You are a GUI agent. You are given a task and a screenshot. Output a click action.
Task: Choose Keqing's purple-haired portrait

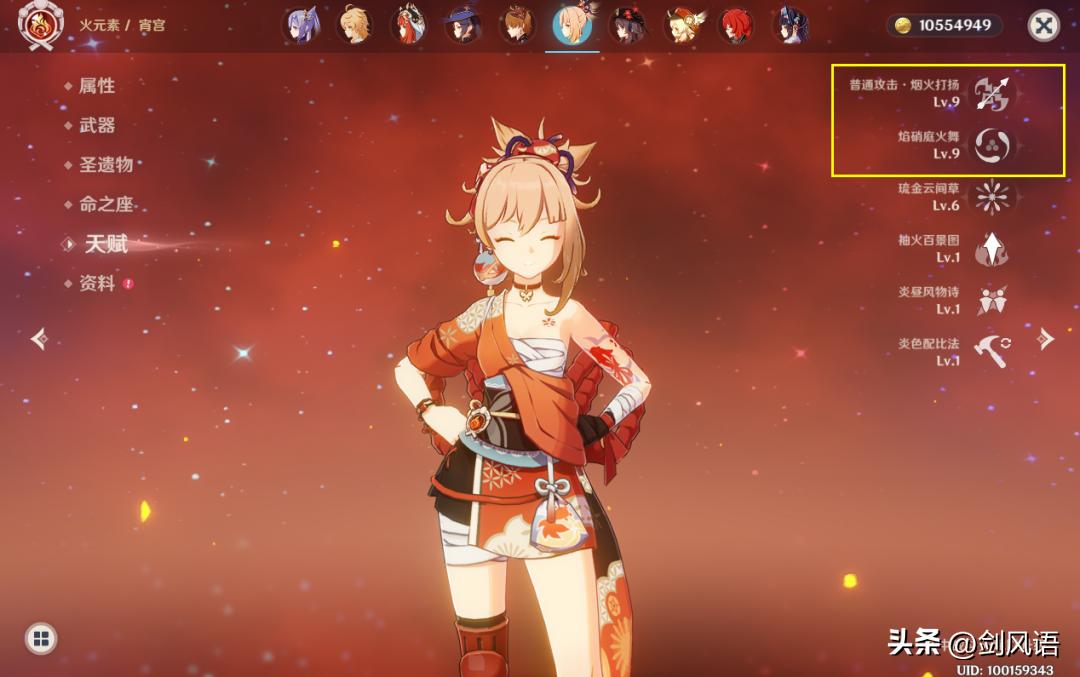click(302, 26)
